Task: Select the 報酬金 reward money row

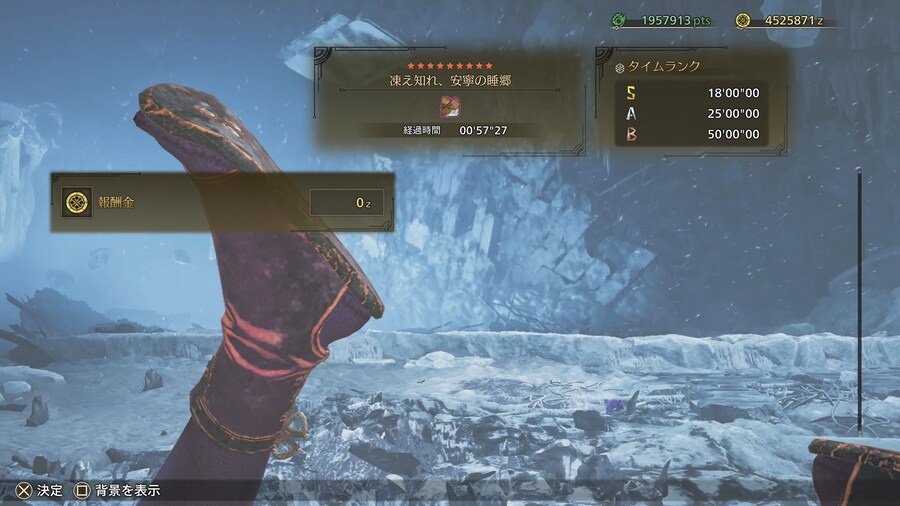Action: point(222,203)
